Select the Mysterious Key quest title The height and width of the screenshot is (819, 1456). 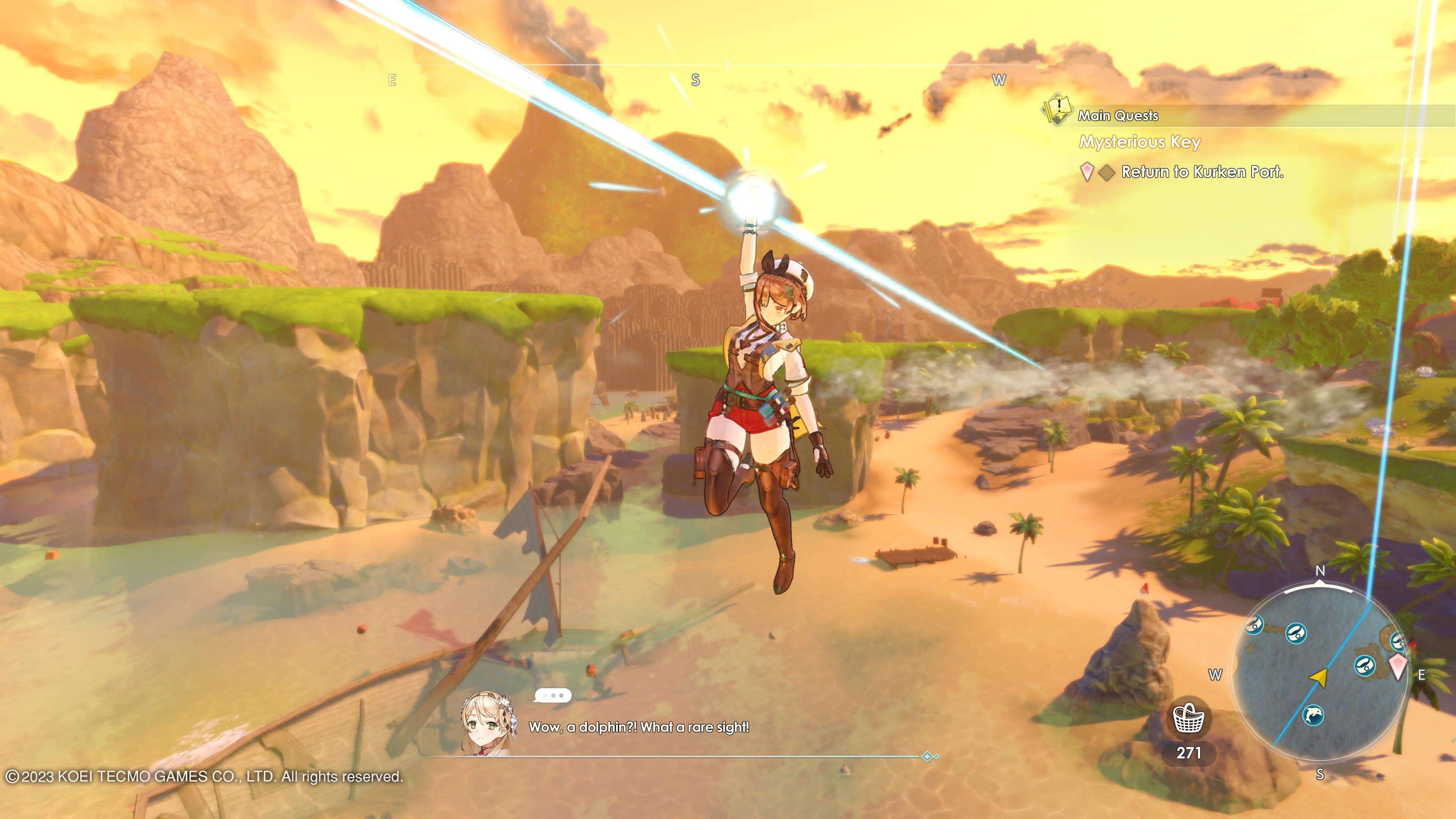coord(1139,142)
